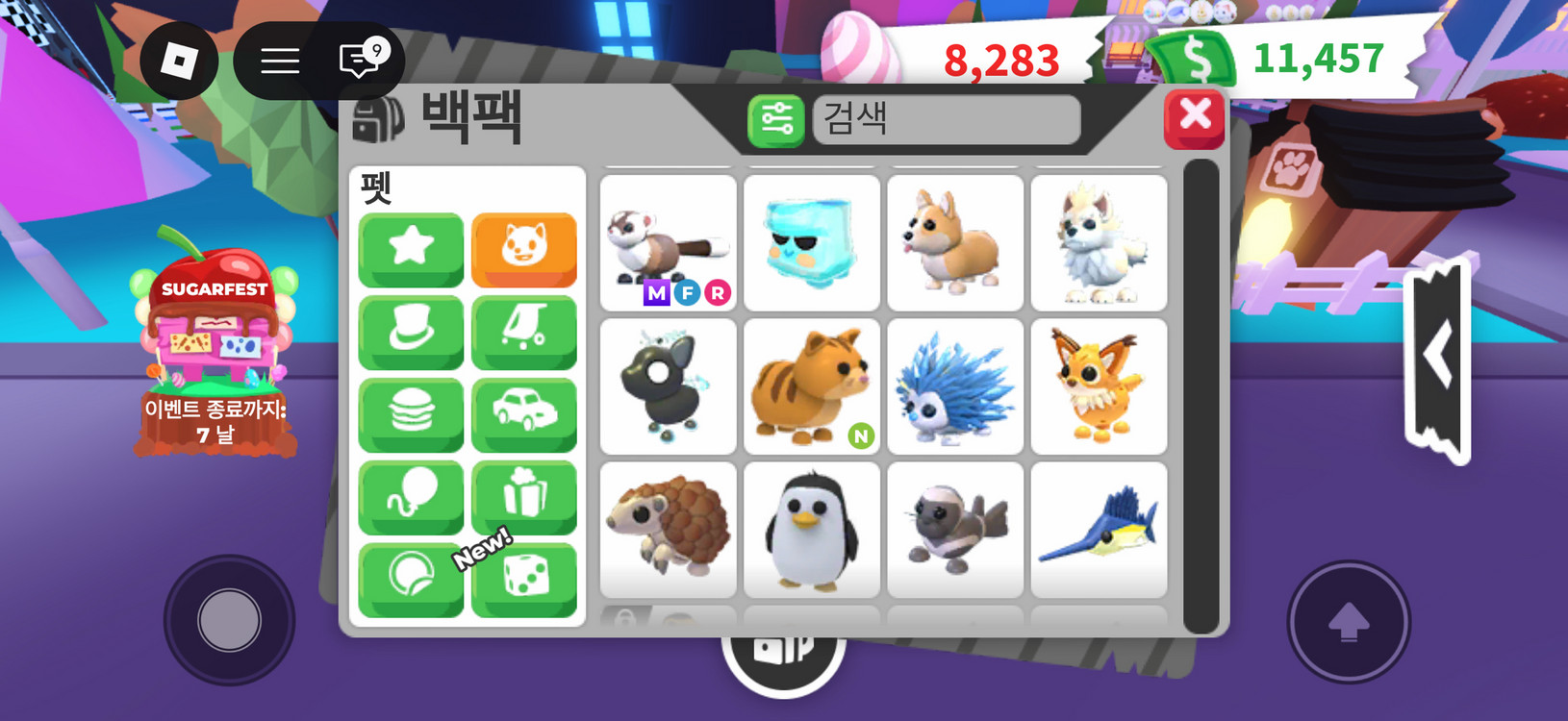Select the top hat accessories category
This screenshot has width=1568, height=721.
(x=410, y=332)
